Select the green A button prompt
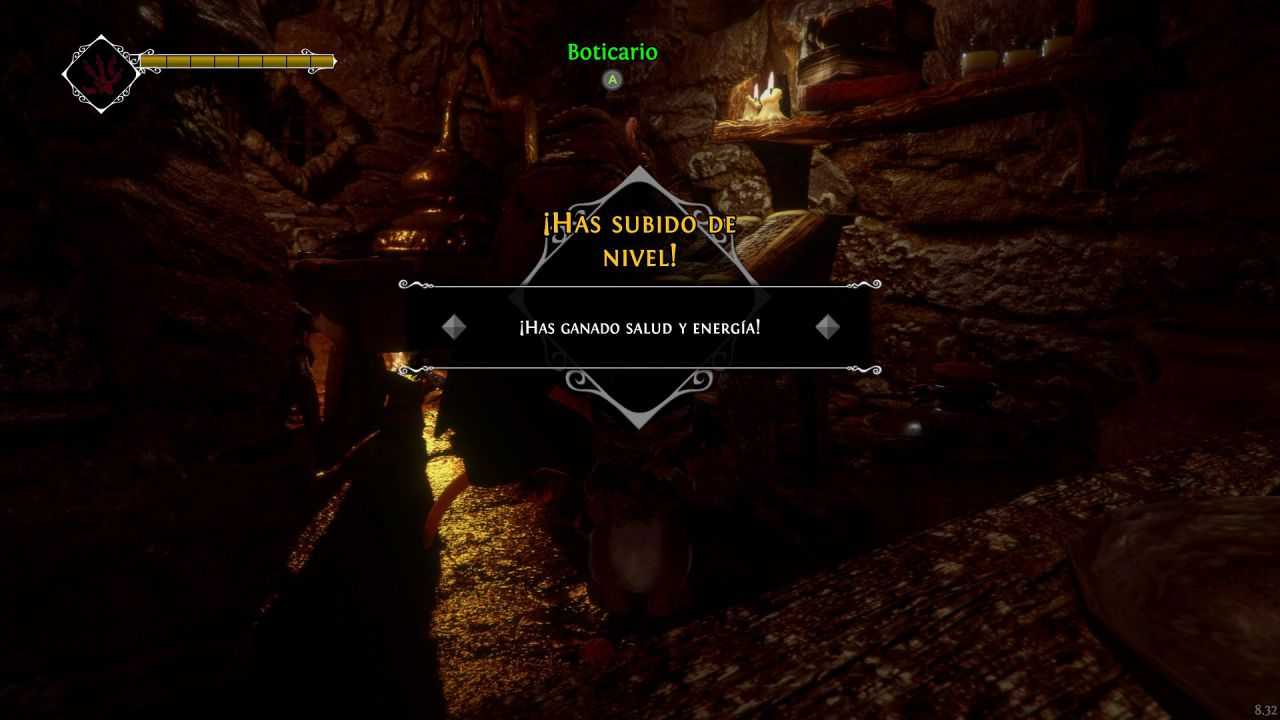1280x720 pixels. click(611, 78)
